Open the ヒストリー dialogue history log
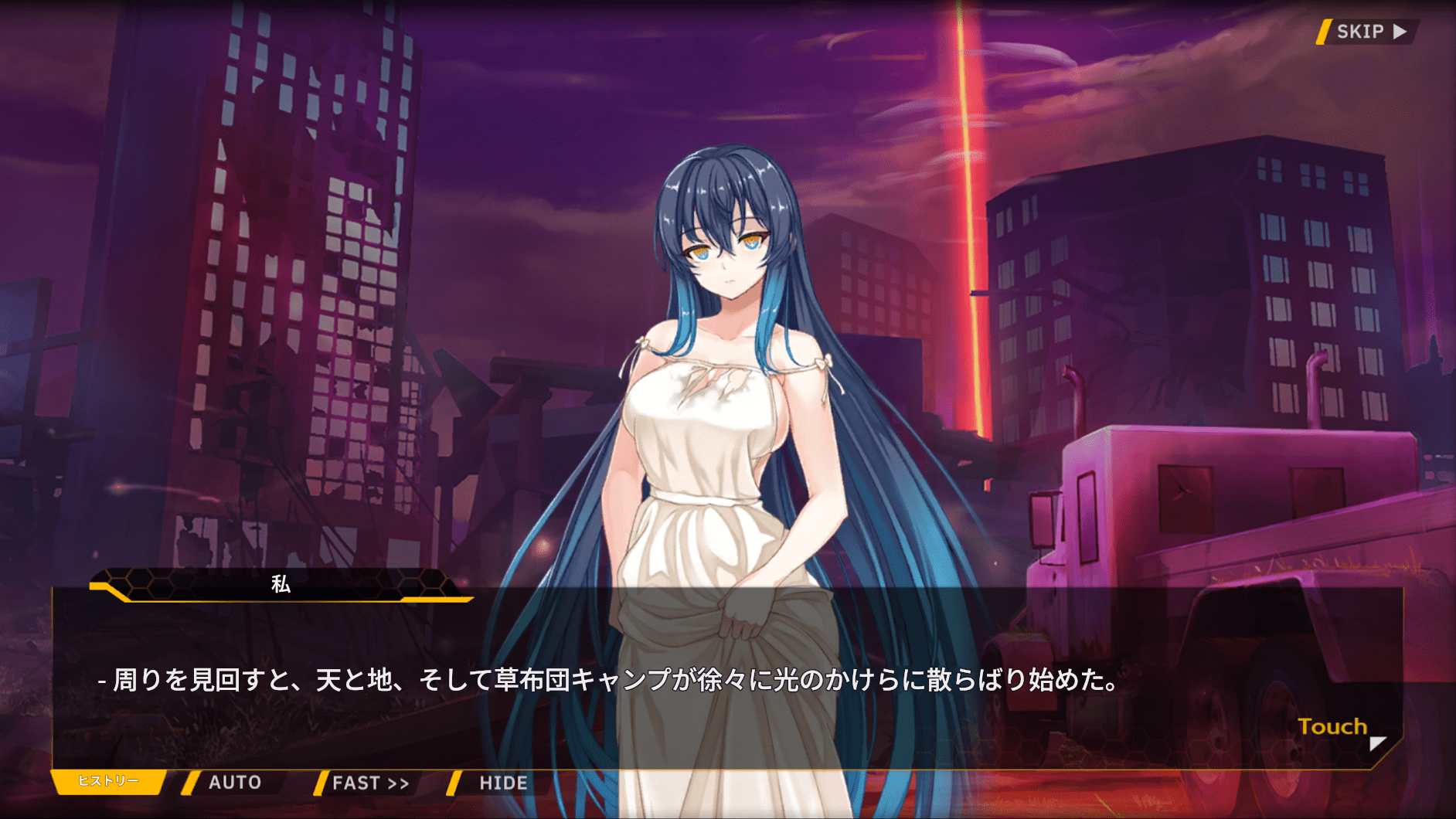 click(108, 781)
